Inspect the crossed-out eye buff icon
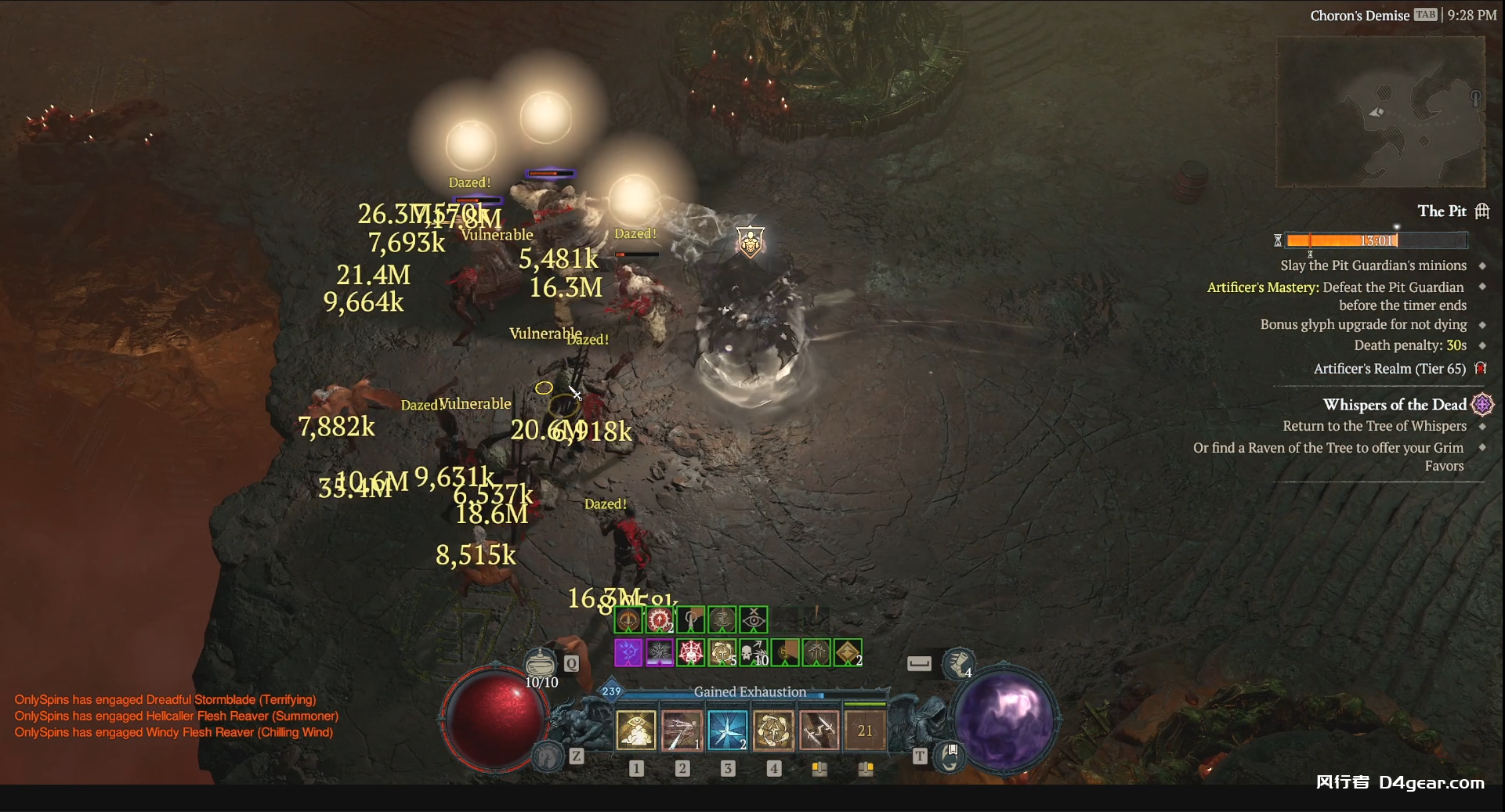The width and height of the screenshot is (1505, 812). tap(754, 620)
